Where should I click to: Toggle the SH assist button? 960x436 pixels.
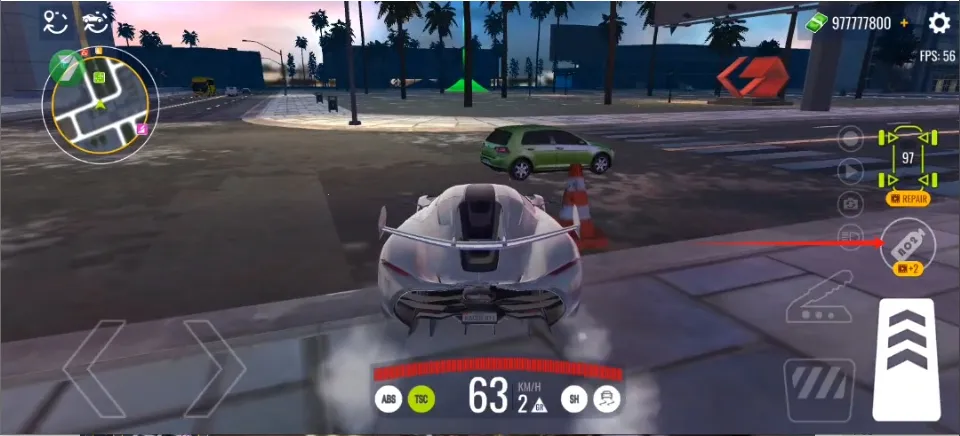(573, 399)
